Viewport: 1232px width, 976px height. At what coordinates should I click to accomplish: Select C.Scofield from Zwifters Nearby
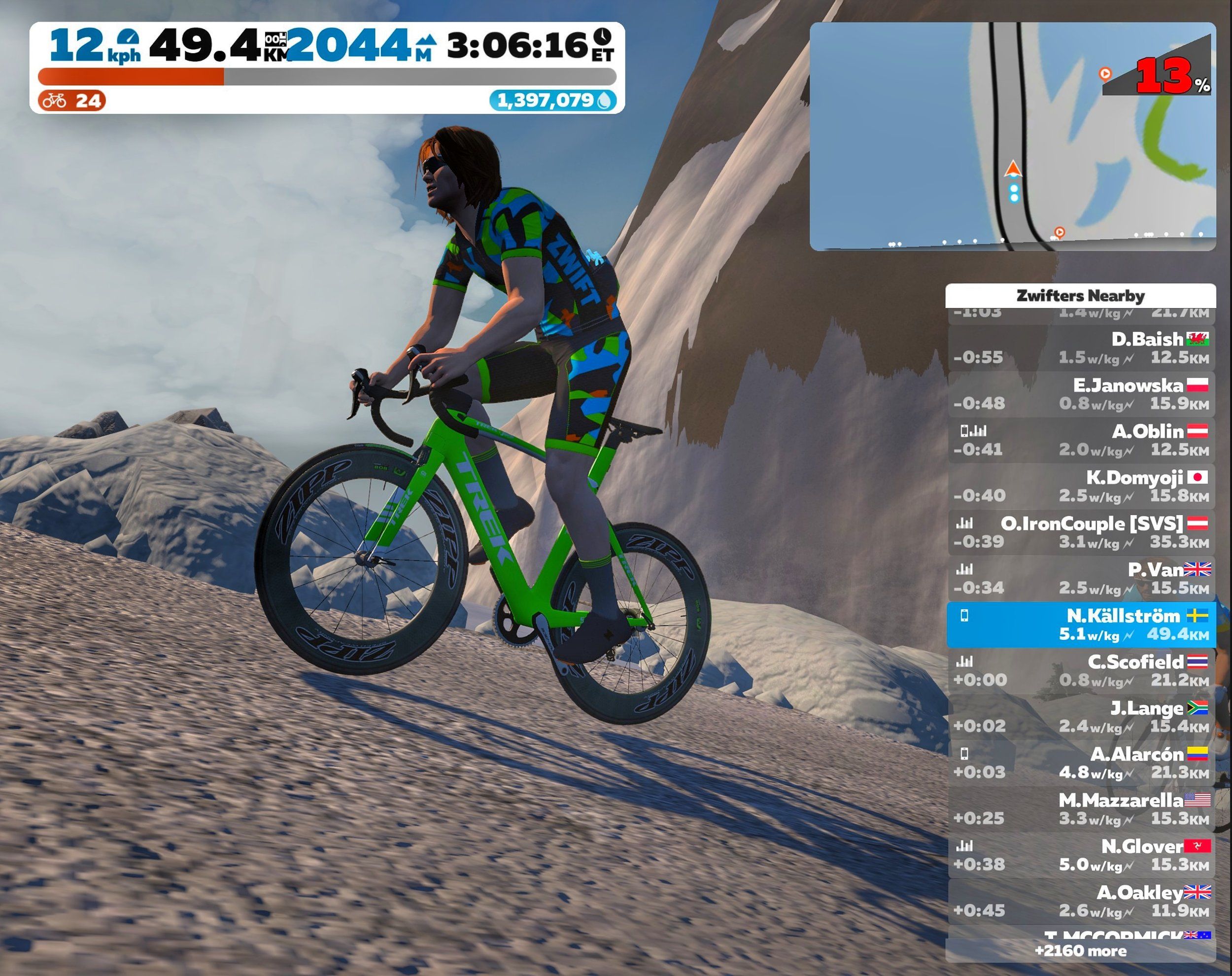1081,671
